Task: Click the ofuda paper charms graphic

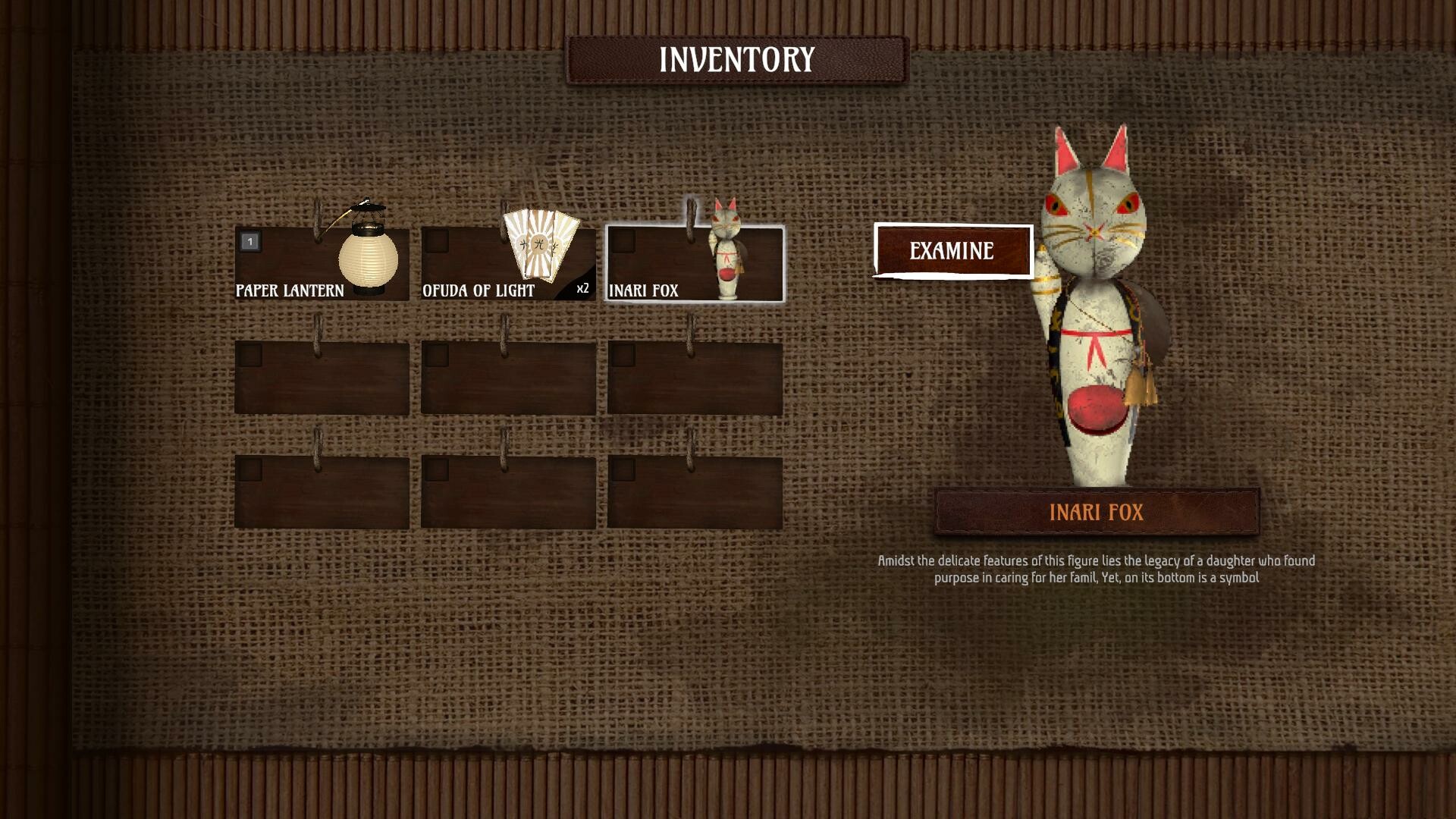Action: click(540, 246)
